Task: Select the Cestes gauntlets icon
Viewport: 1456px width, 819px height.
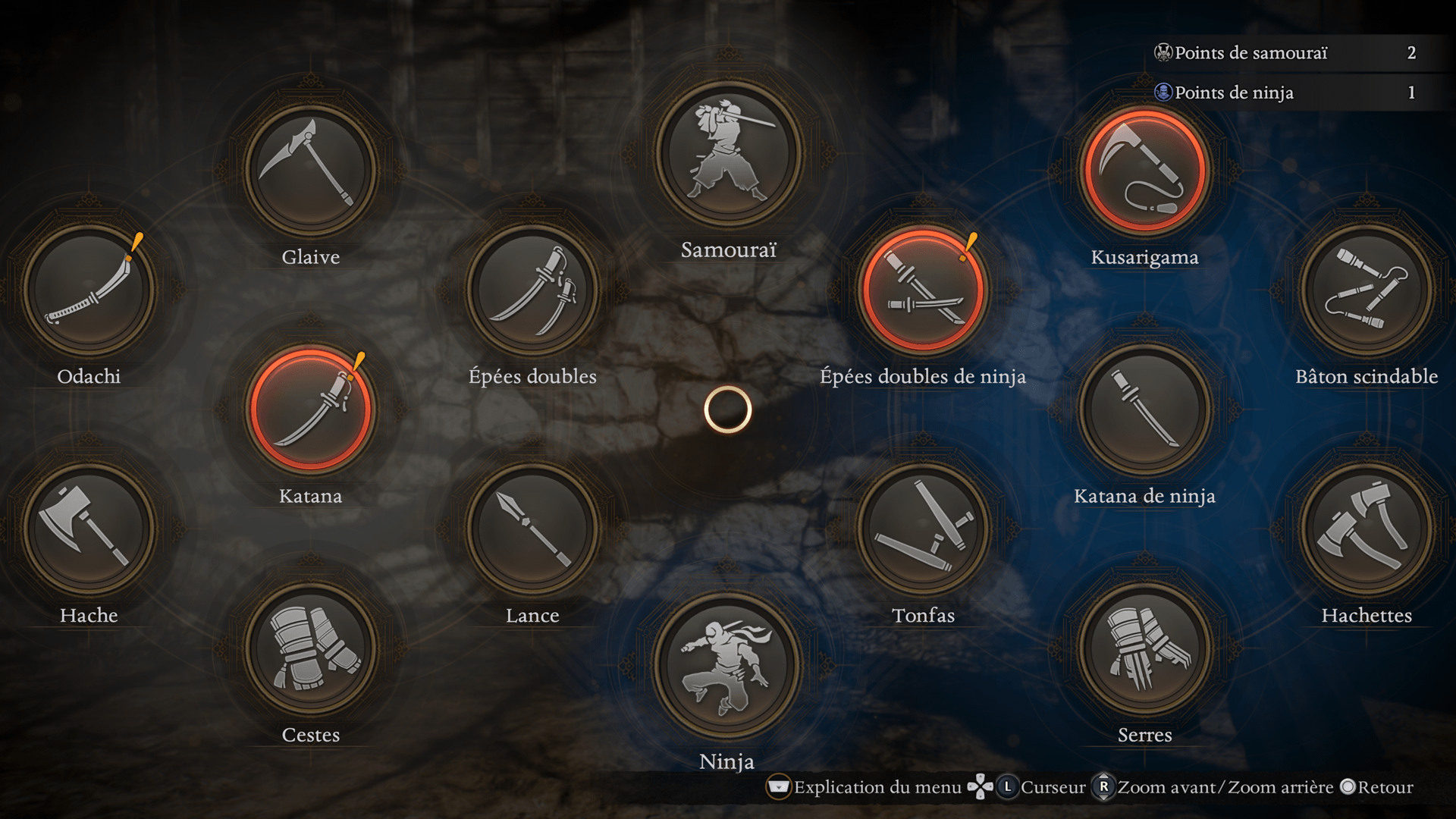Action: click(310, 648)
